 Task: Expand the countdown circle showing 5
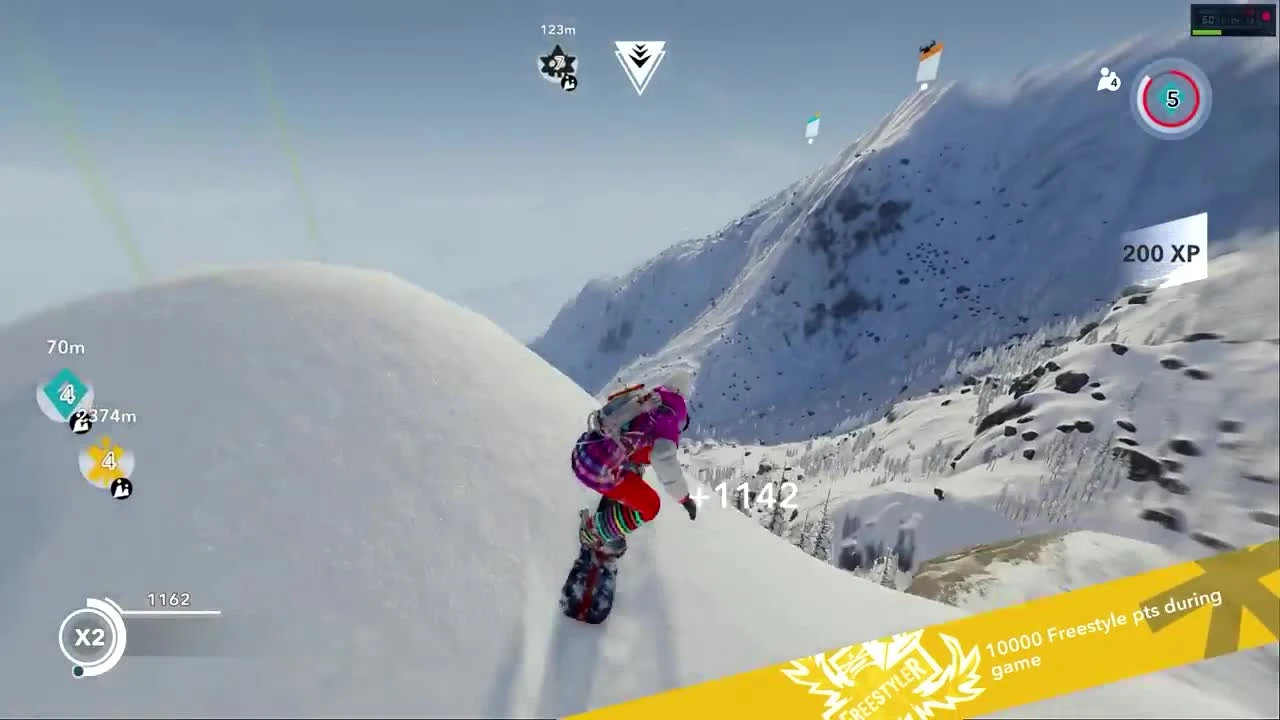tap(1172, 98)
